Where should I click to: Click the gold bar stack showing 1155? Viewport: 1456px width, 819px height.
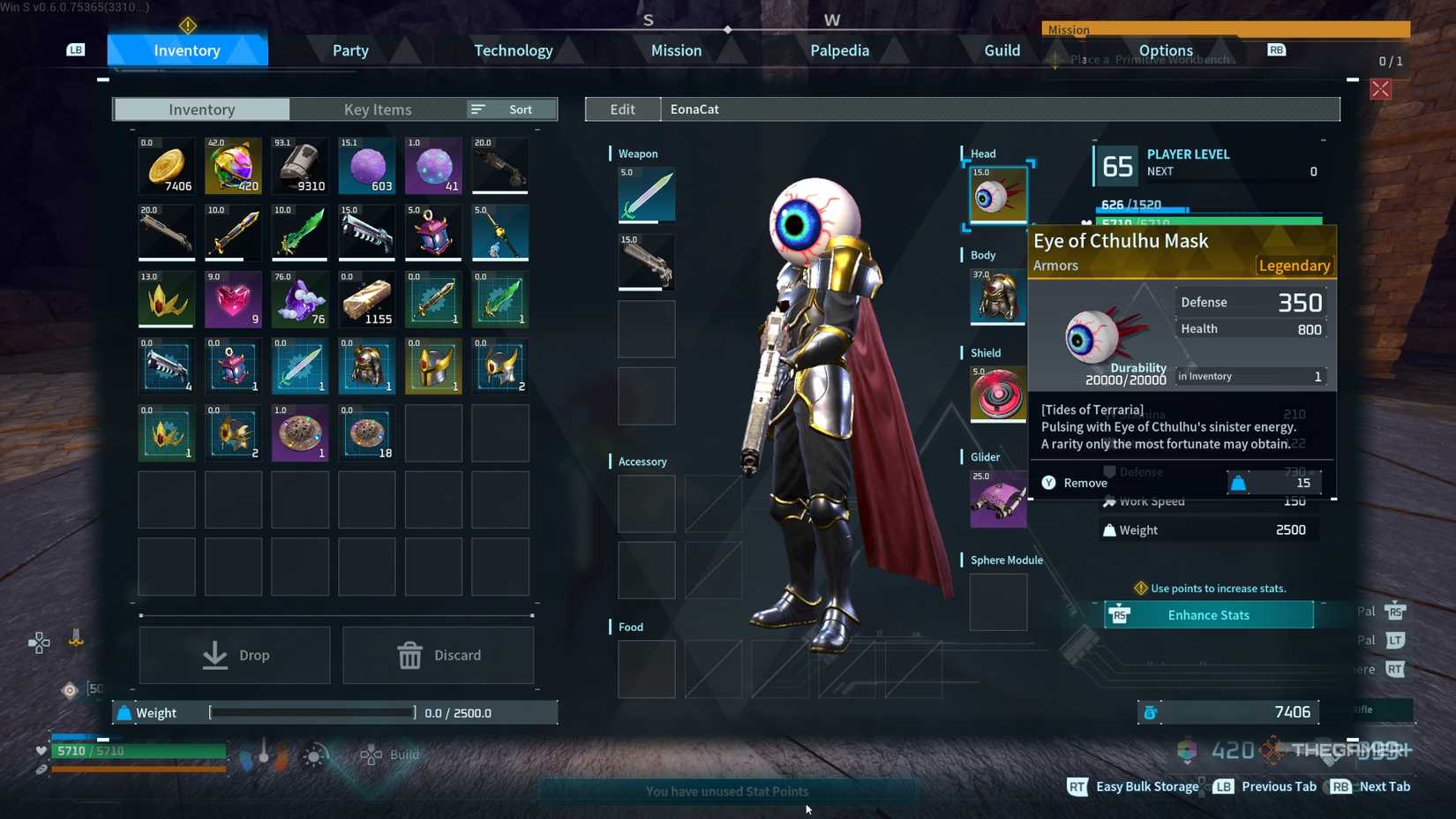tap(366, 299)
